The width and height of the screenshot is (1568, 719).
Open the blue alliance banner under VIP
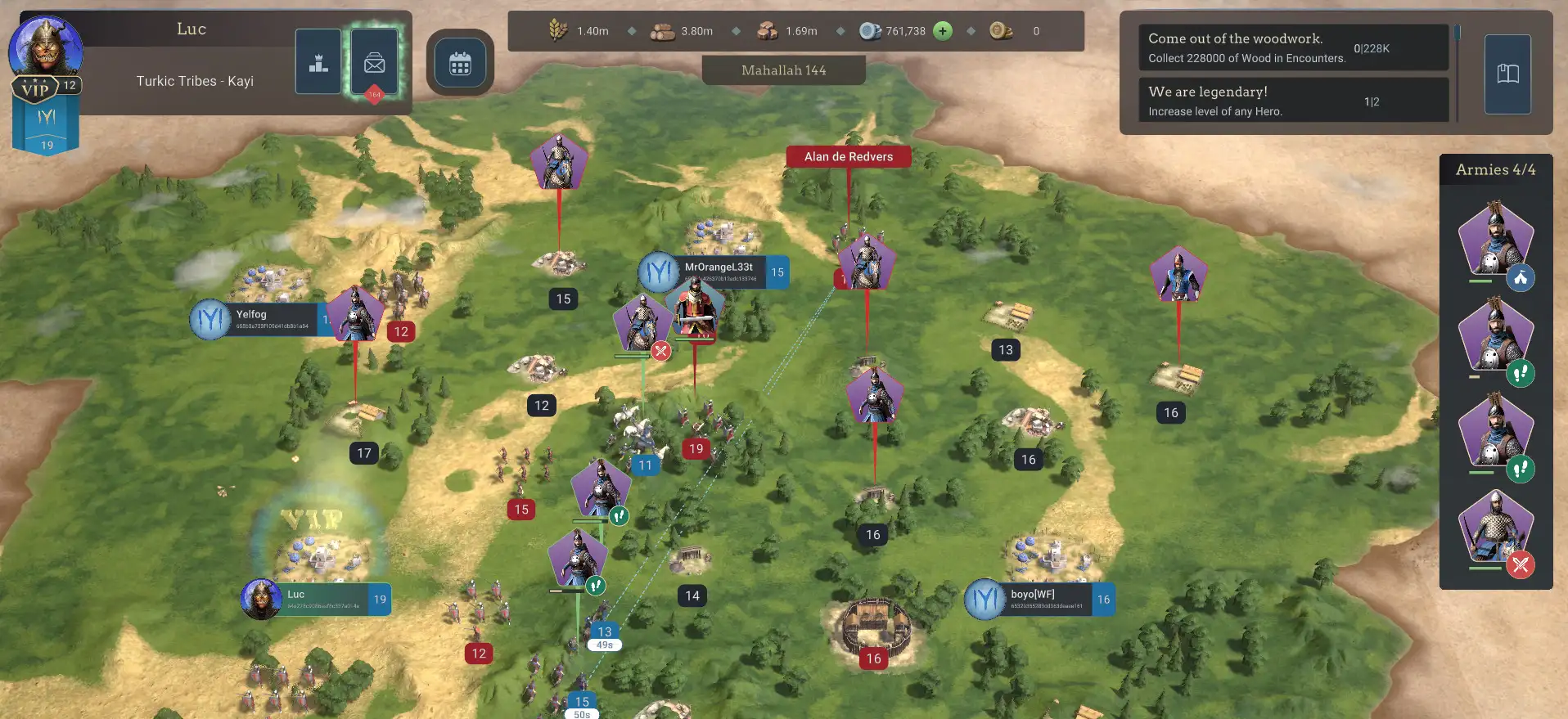46,127
